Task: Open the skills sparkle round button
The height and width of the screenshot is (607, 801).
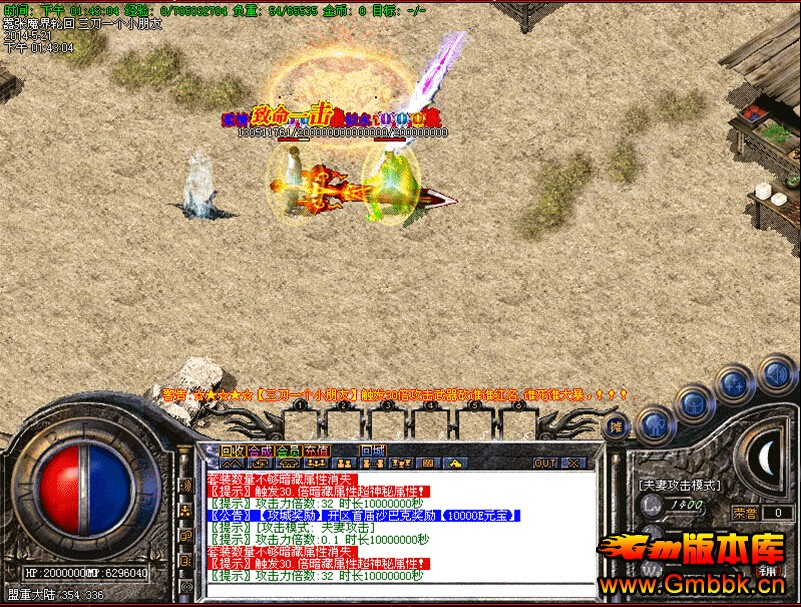Action: tap(734, 384)
